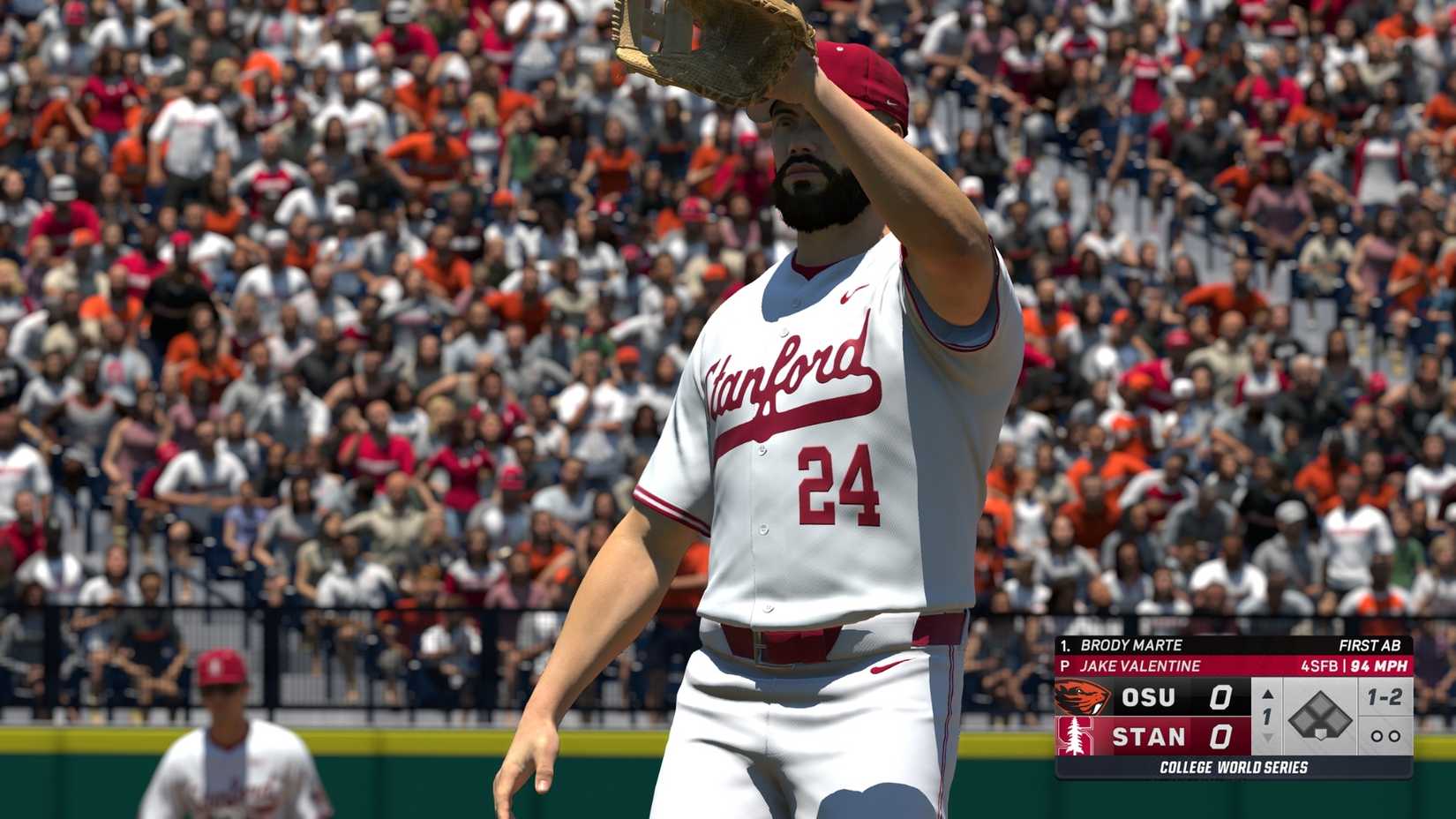Click the second outs indicator circle
This screenshot has width=1456, height=819.
click(x=1396, y=735)
